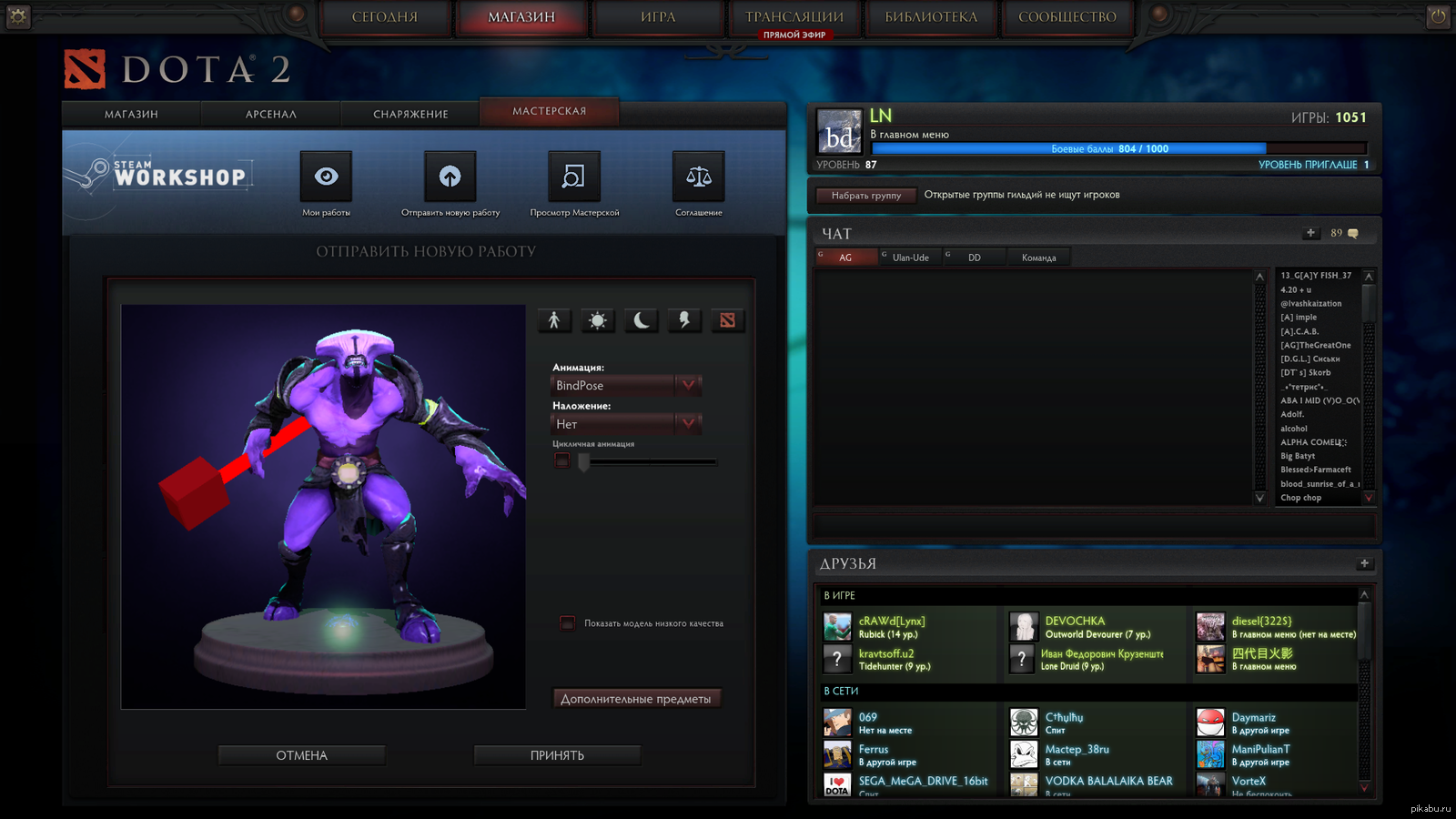Go to the Сообщество tab
This screenshot has height=819, width=1456.
point(1067,17)
